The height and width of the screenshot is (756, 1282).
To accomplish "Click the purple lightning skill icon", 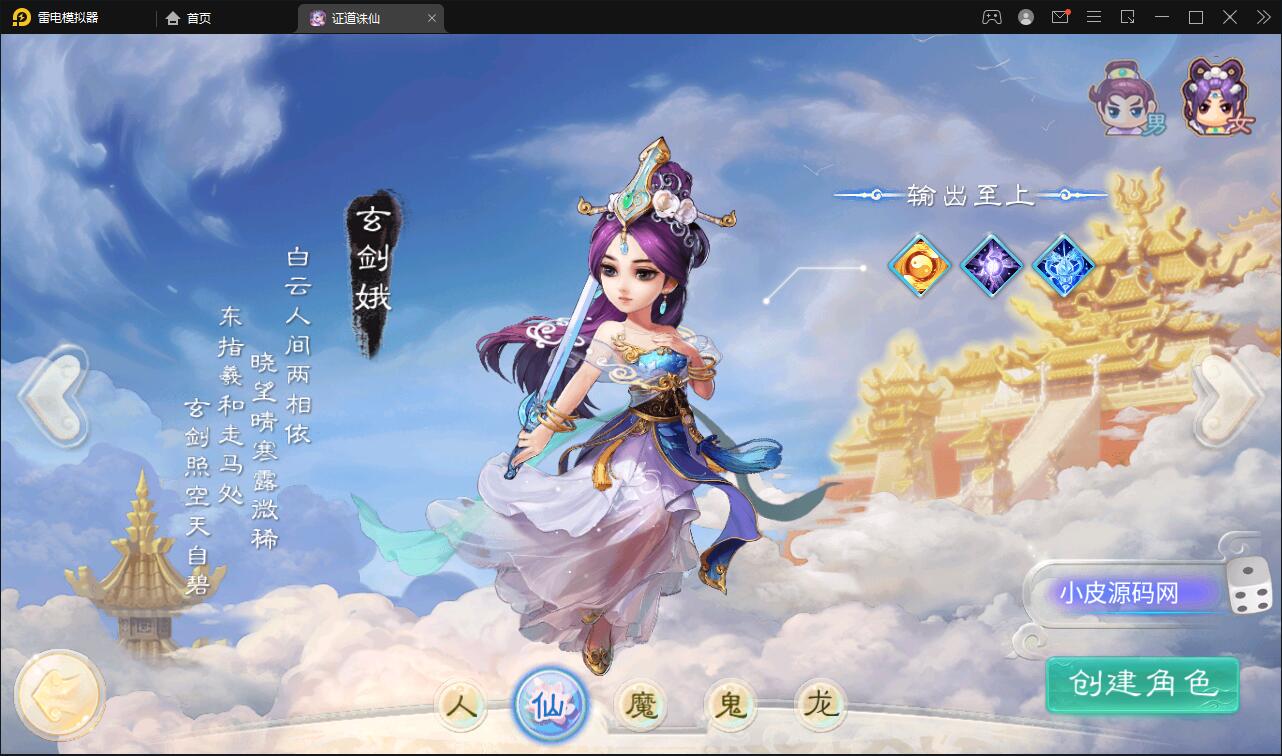I will click(x=991, y=265).
